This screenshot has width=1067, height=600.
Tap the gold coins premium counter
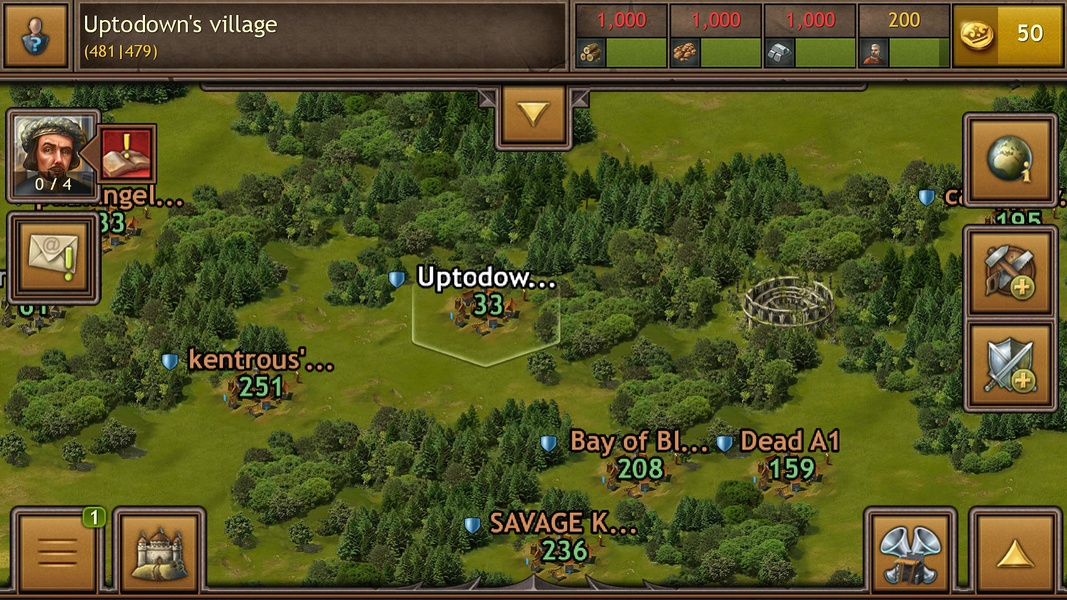1008,34
